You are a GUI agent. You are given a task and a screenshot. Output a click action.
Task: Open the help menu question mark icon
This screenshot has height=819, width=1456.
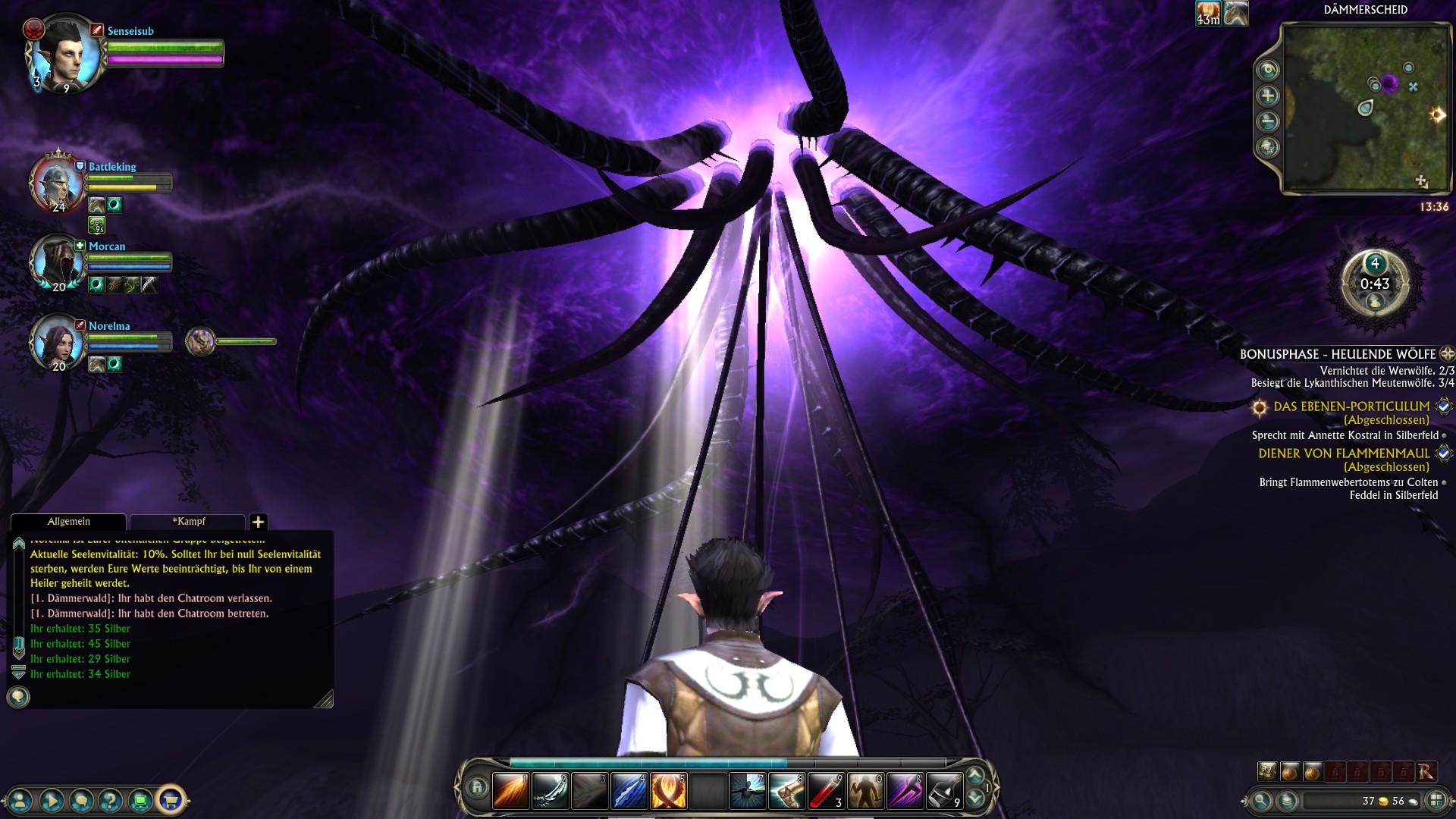point(110,802)
